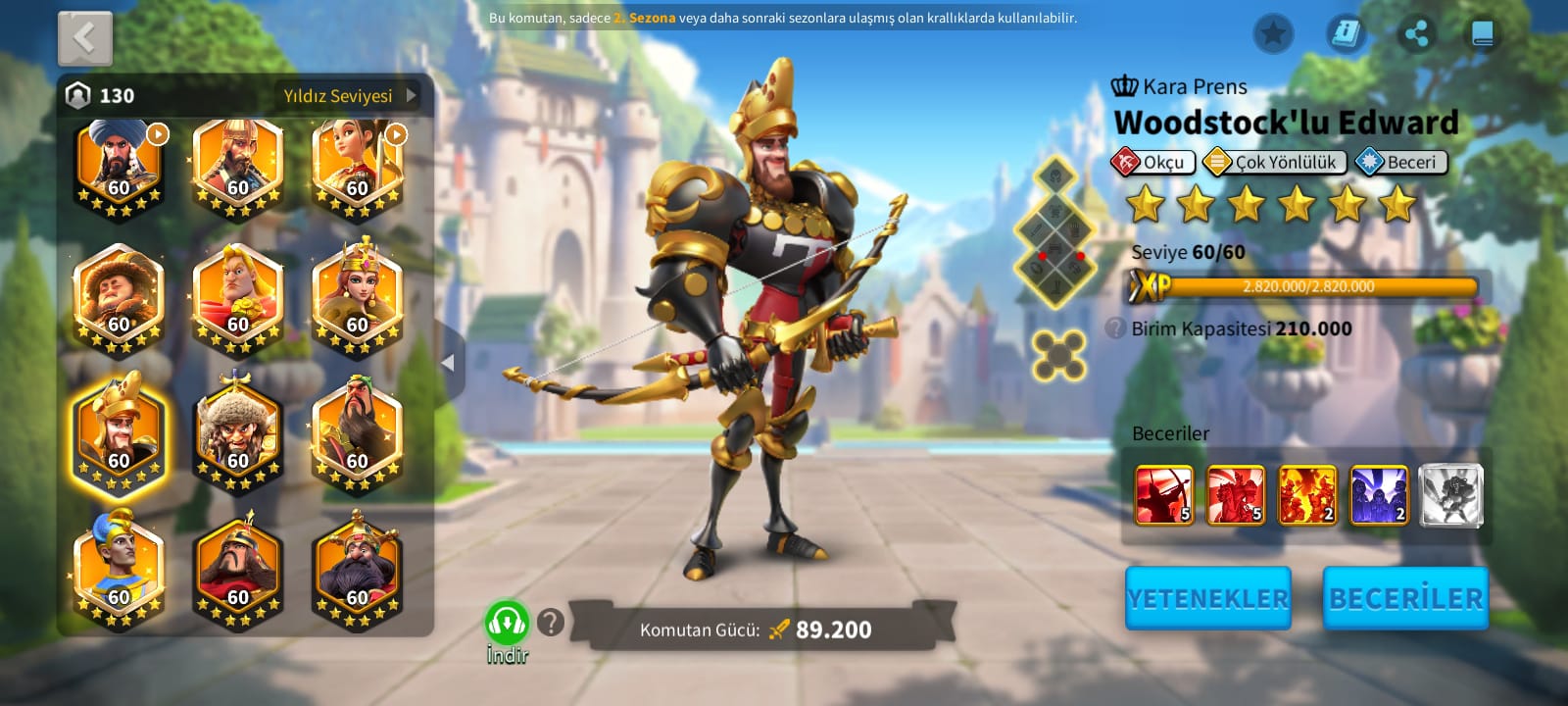The width and height of the screenshot is (1568, 706).
Task: Open the BECERİLER skills screen
Action: (x=1405, y=598)
